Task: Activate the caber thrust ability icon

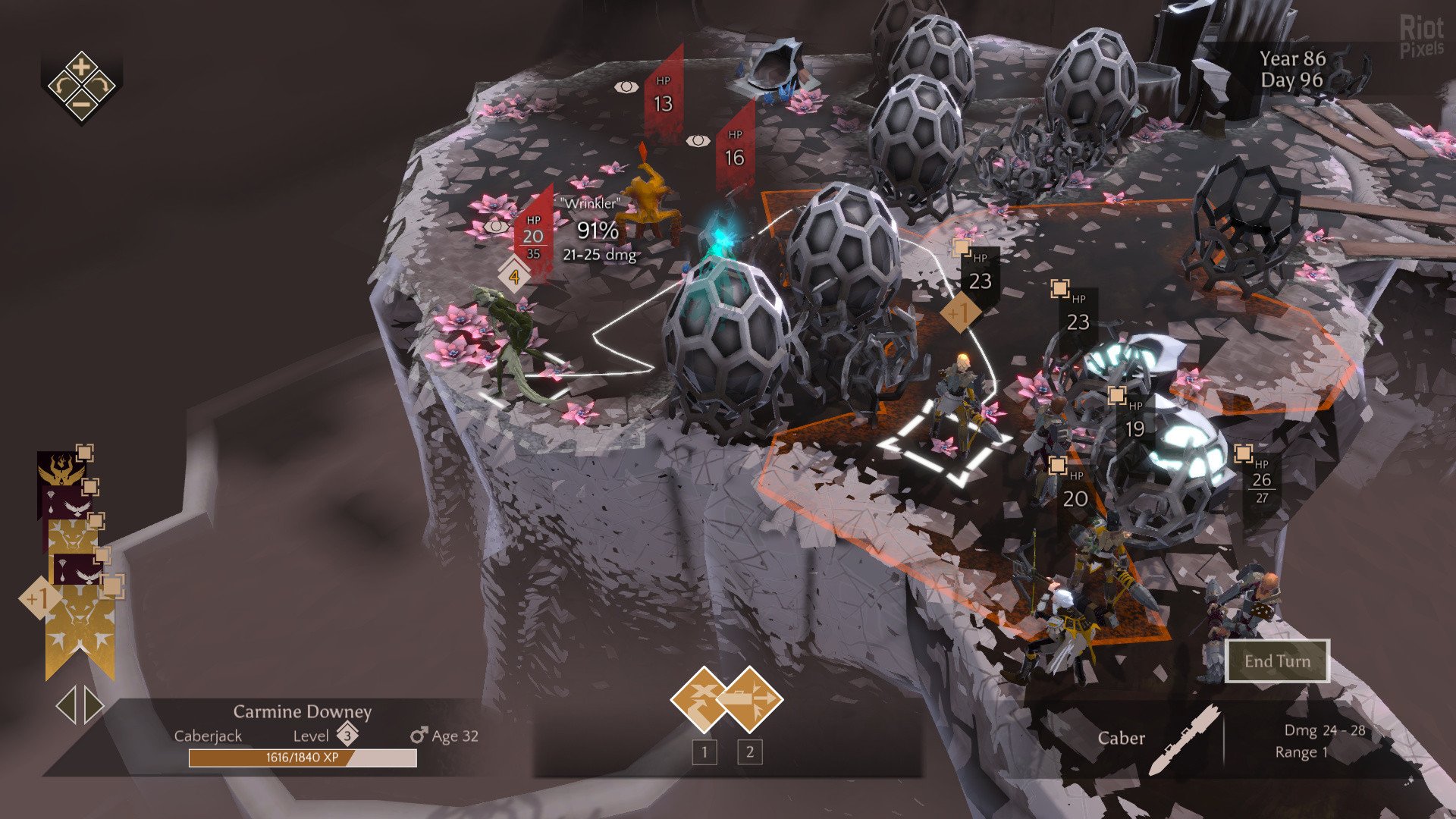Action: pos(750,698)
